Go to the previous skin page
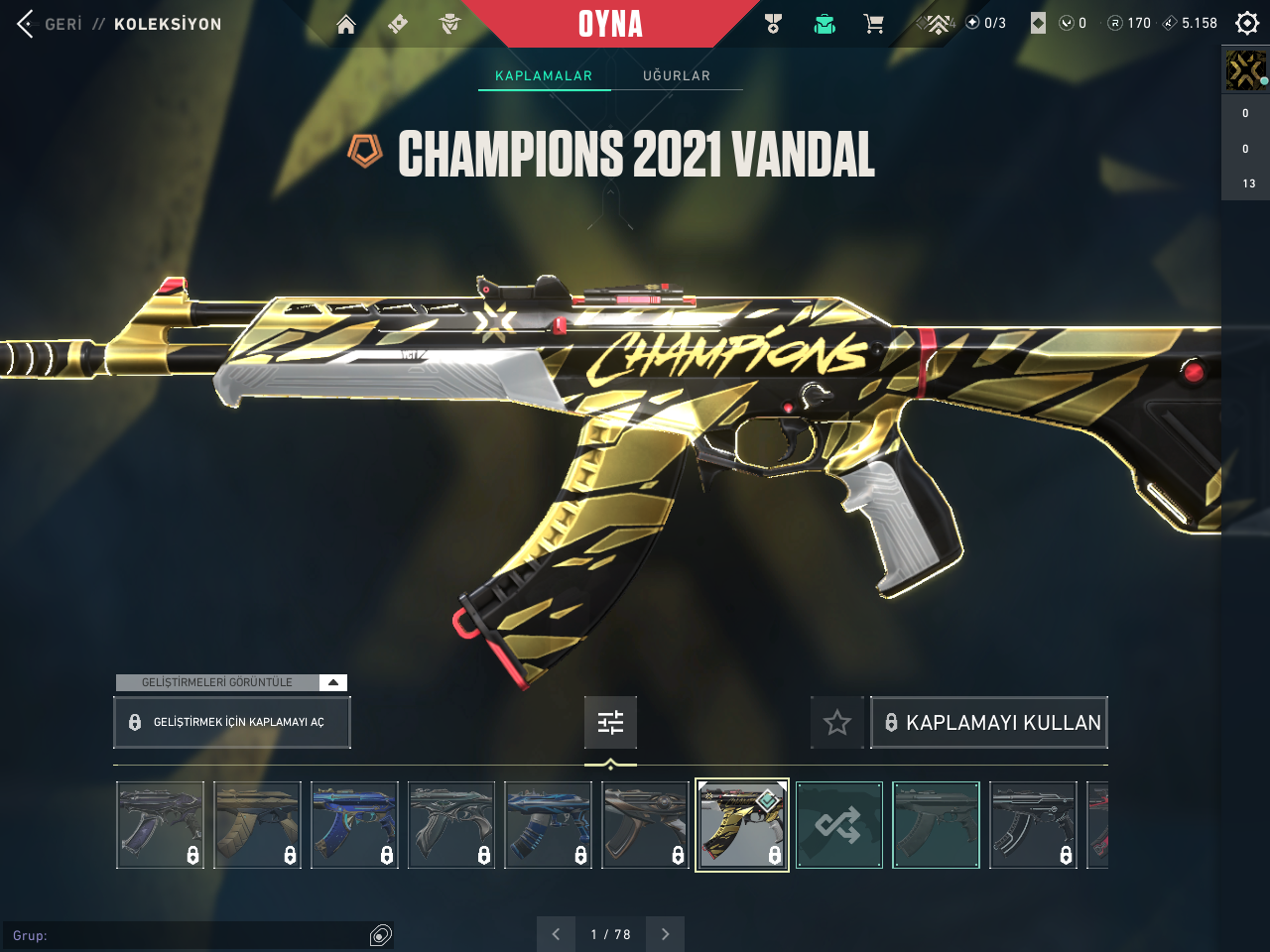This screenshot has width=1270, height=952. coord(556,934)
